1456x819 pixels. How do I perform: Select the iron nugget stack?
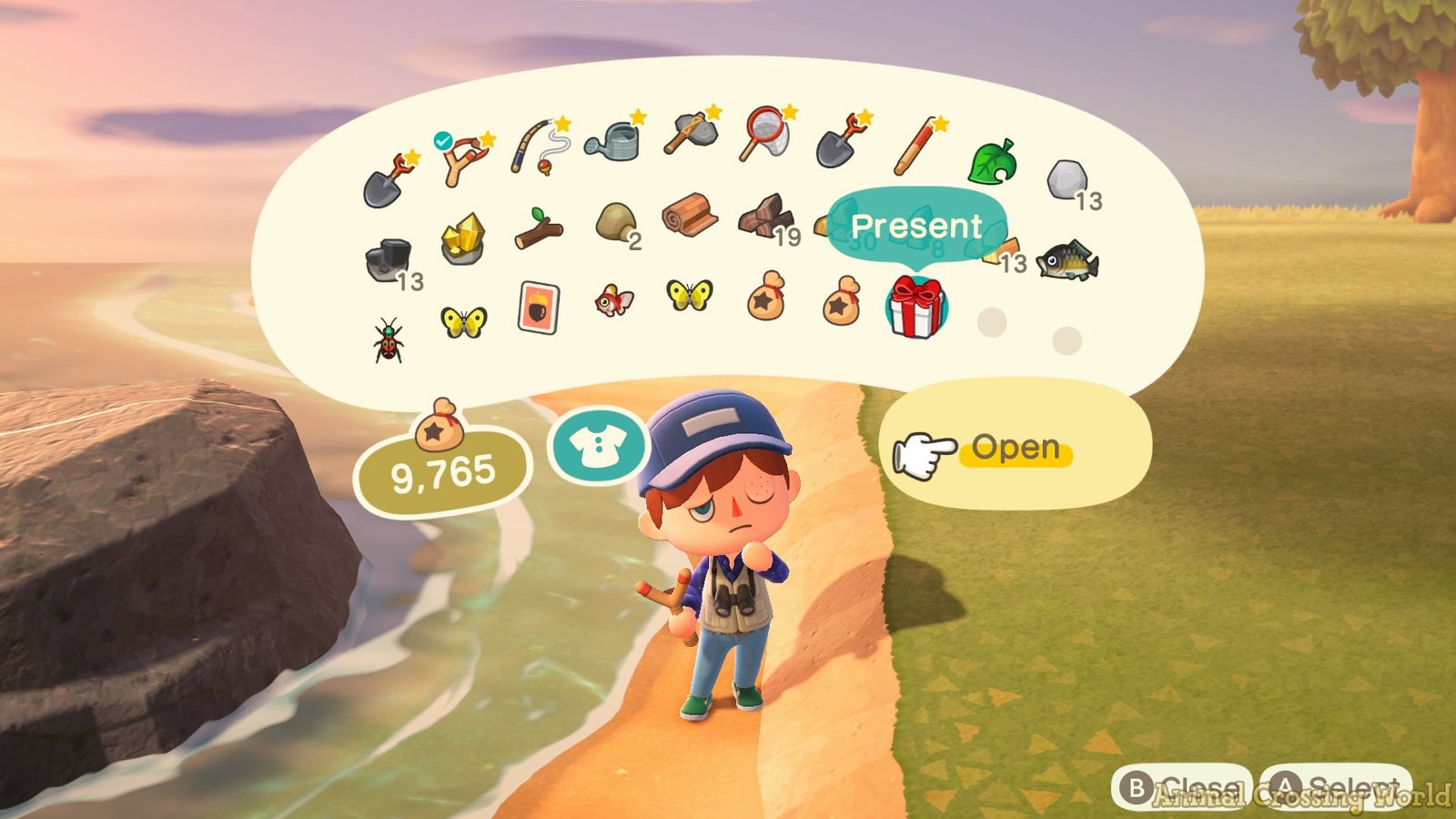388,260
